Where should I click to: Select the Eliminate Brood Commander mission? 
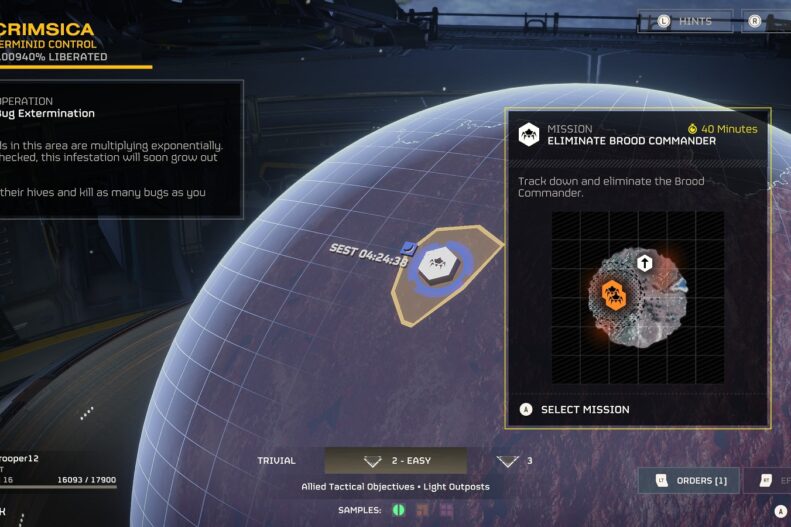click(585, 409)
